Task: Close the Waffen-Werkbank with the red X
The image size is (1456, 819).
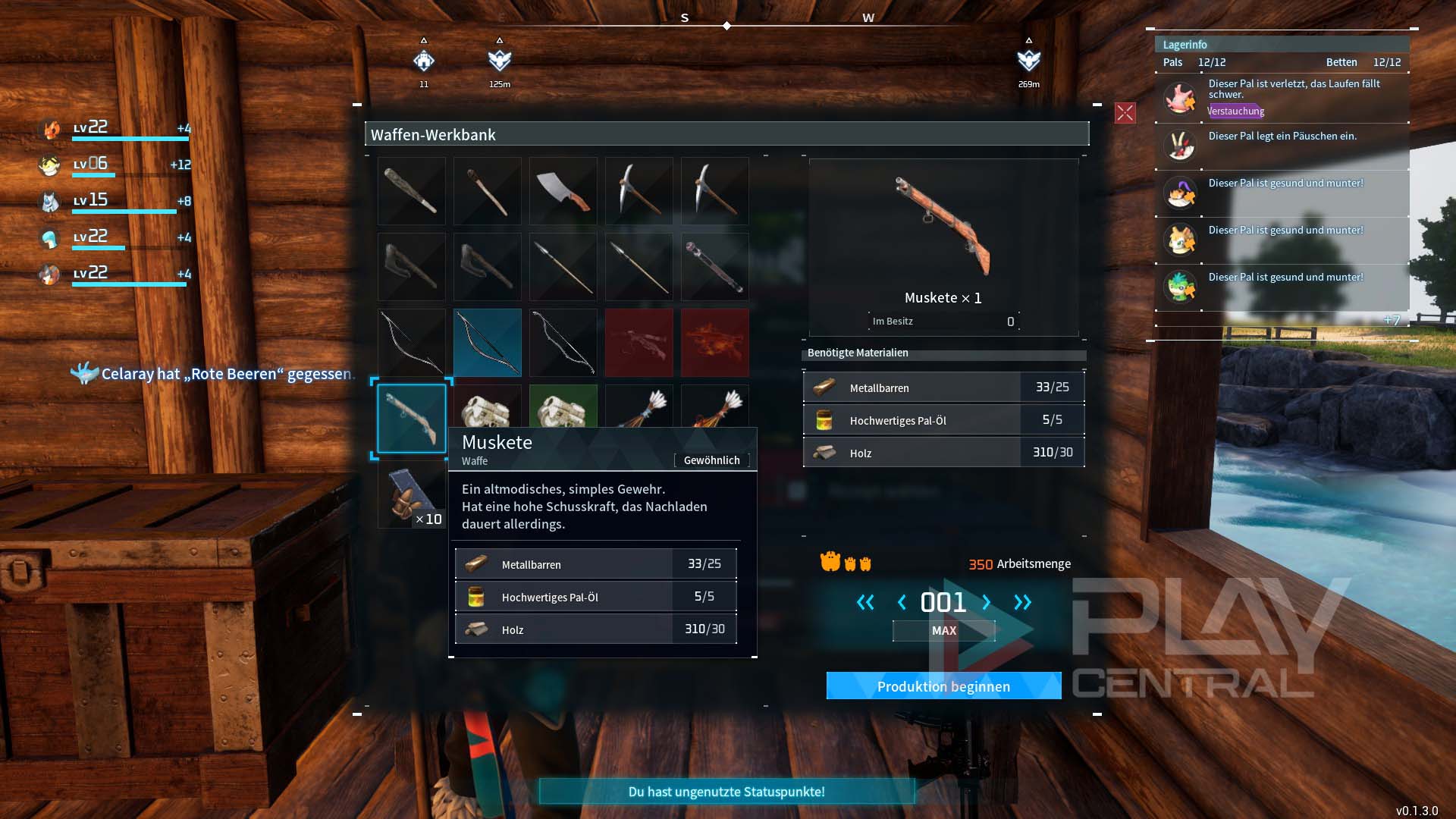Action: [1125, 114]
